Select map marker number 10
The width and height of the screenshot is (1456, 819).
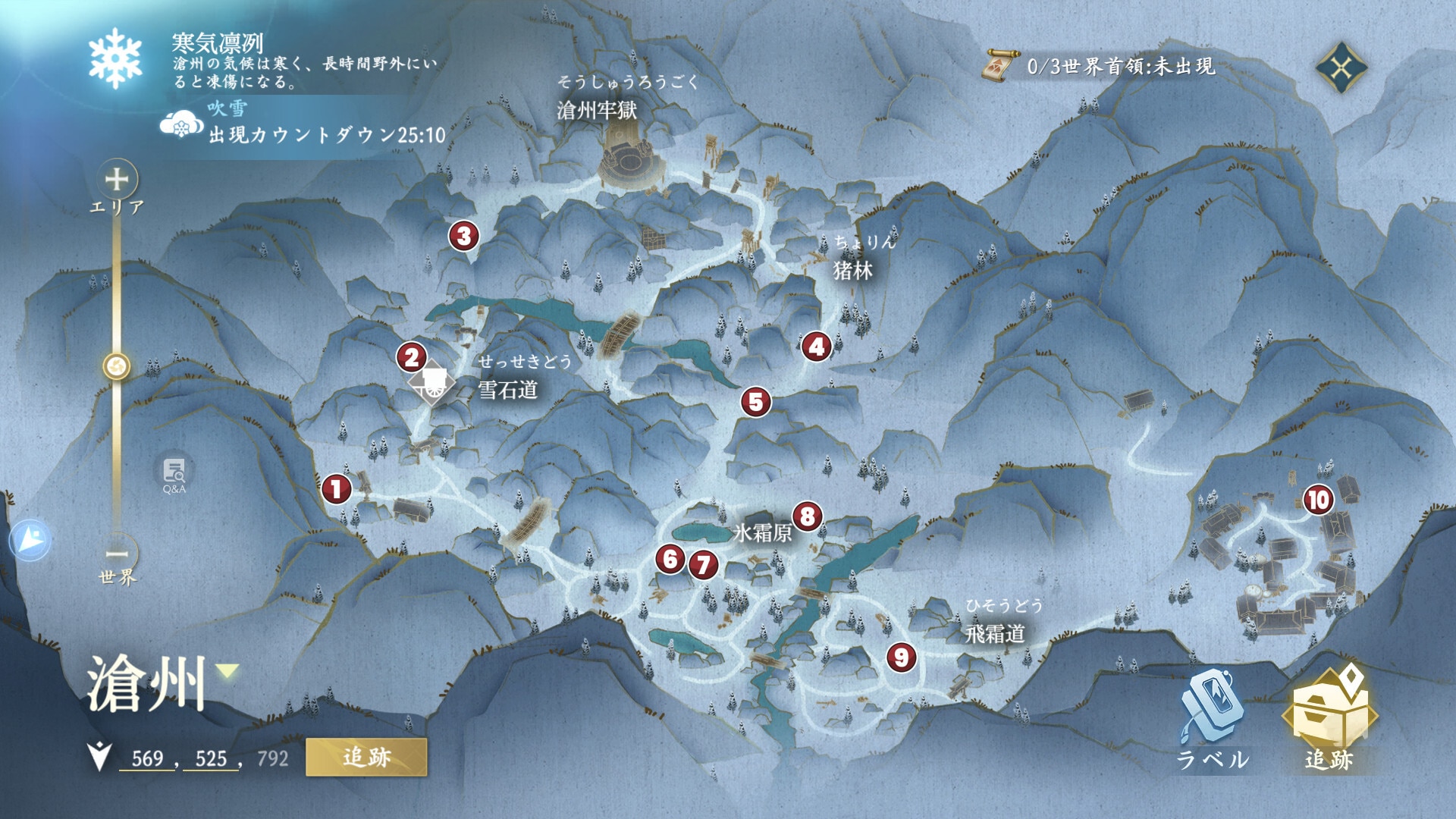tap(1318, 500)
